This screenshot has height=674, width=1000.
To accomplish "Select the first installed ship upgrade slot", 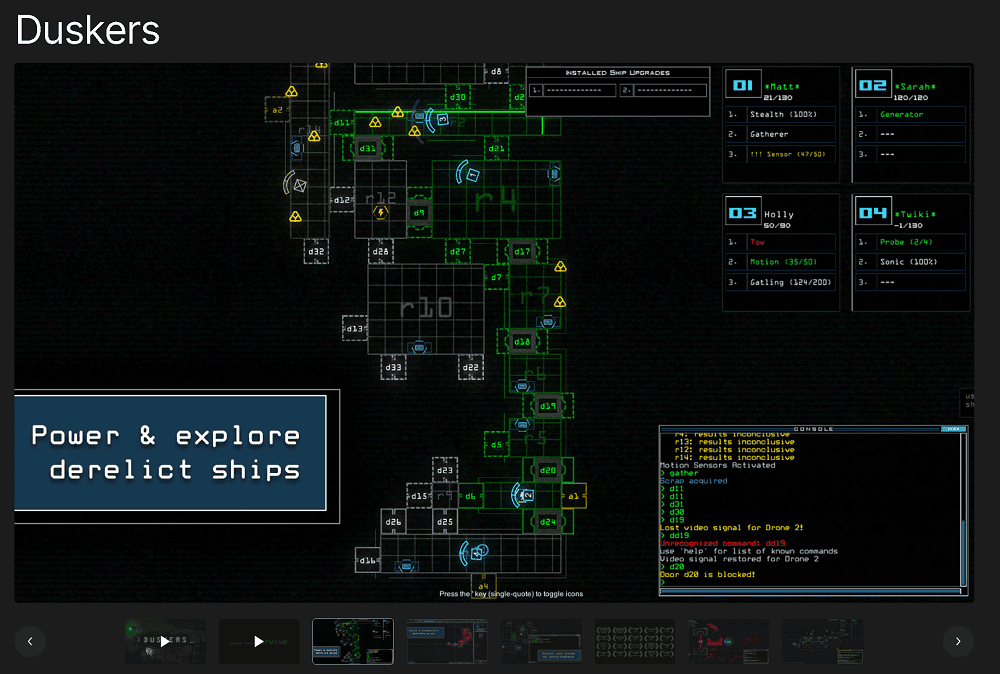I will point(572,90).
